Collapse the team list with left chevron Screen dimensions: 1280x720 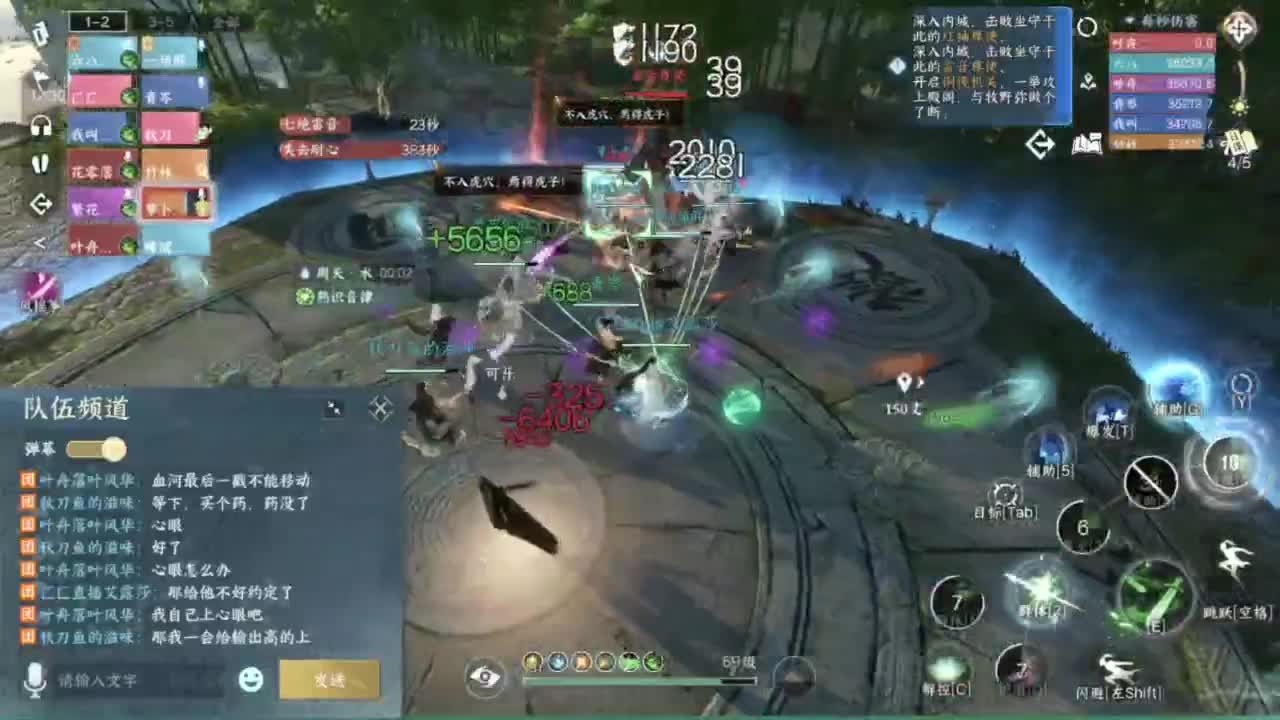pos(39,241)
